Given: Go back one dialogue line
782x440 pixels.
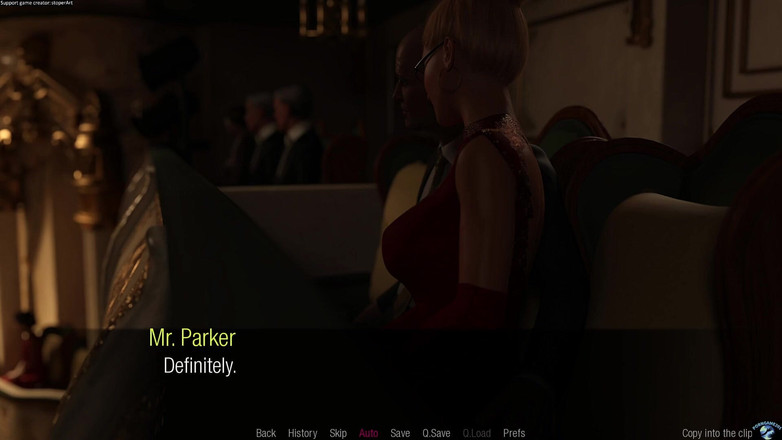Looking at the screenshot, I should coord(266,433).
